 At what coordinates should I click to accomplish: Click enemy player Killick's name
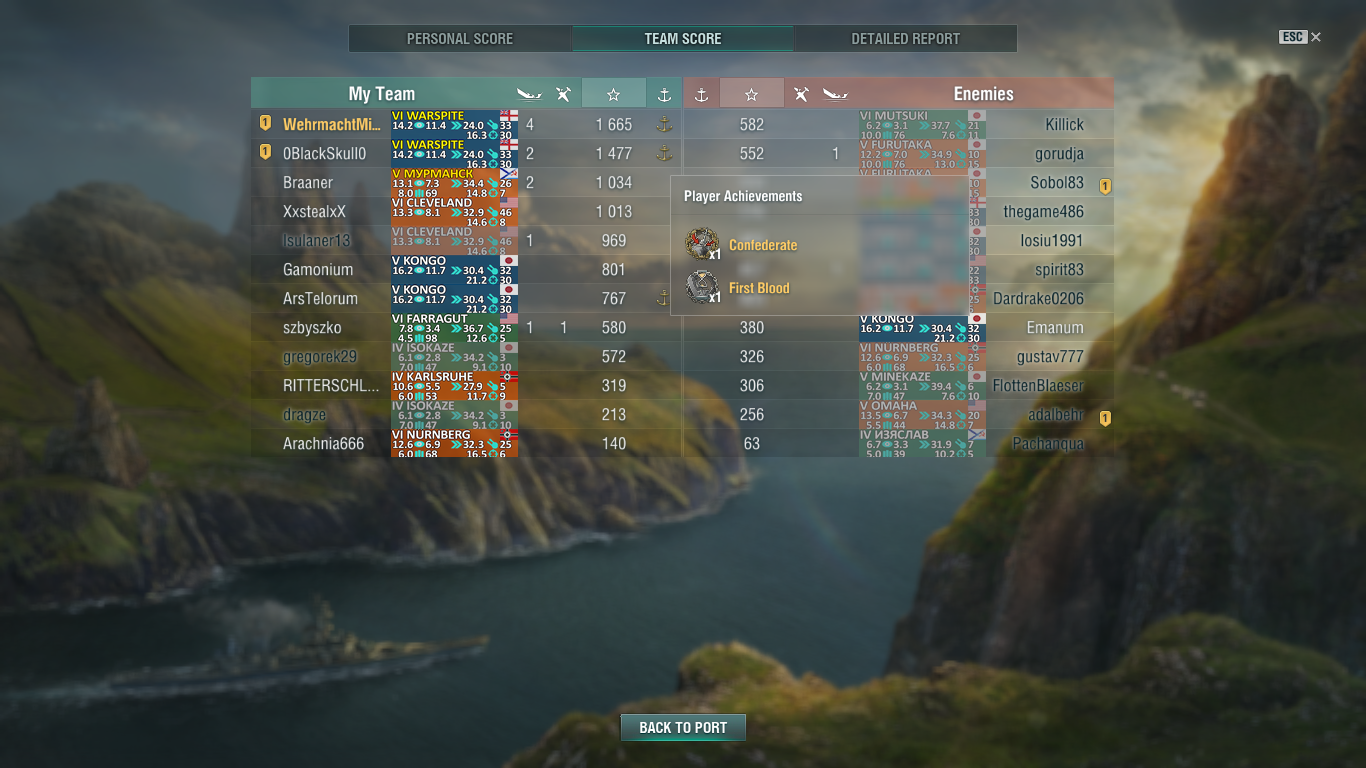click(x=1064, y=125)
